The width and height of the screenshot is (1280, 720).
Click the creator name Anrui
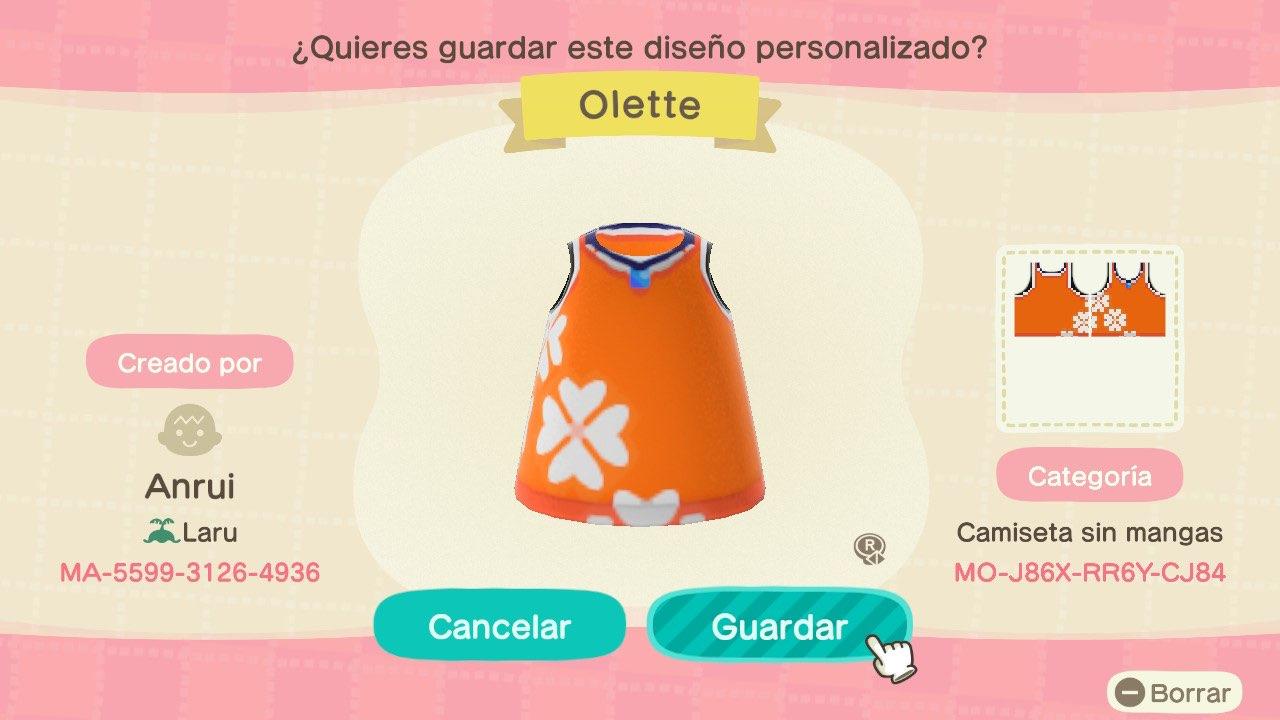click(x=190, y=487)
